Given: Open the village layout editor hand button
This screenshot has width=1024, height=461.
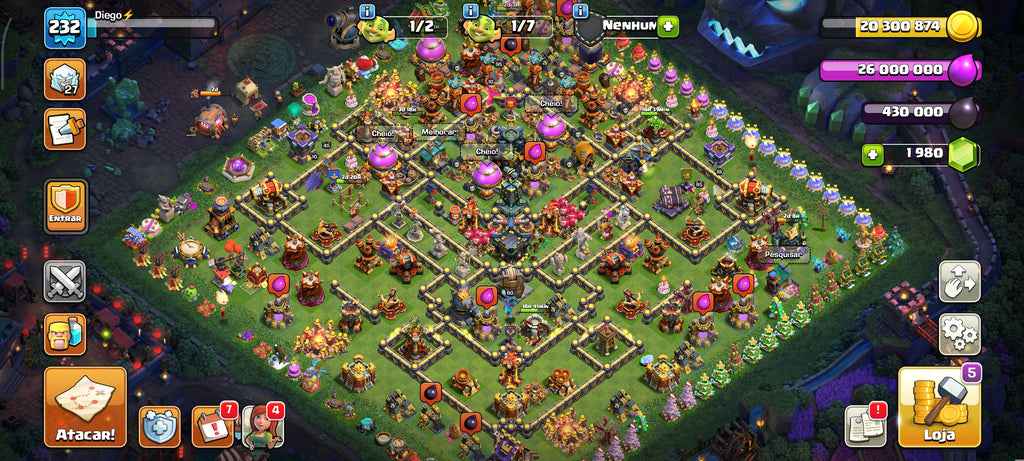Looking at the screenshot, I should (x=959, y=281).
